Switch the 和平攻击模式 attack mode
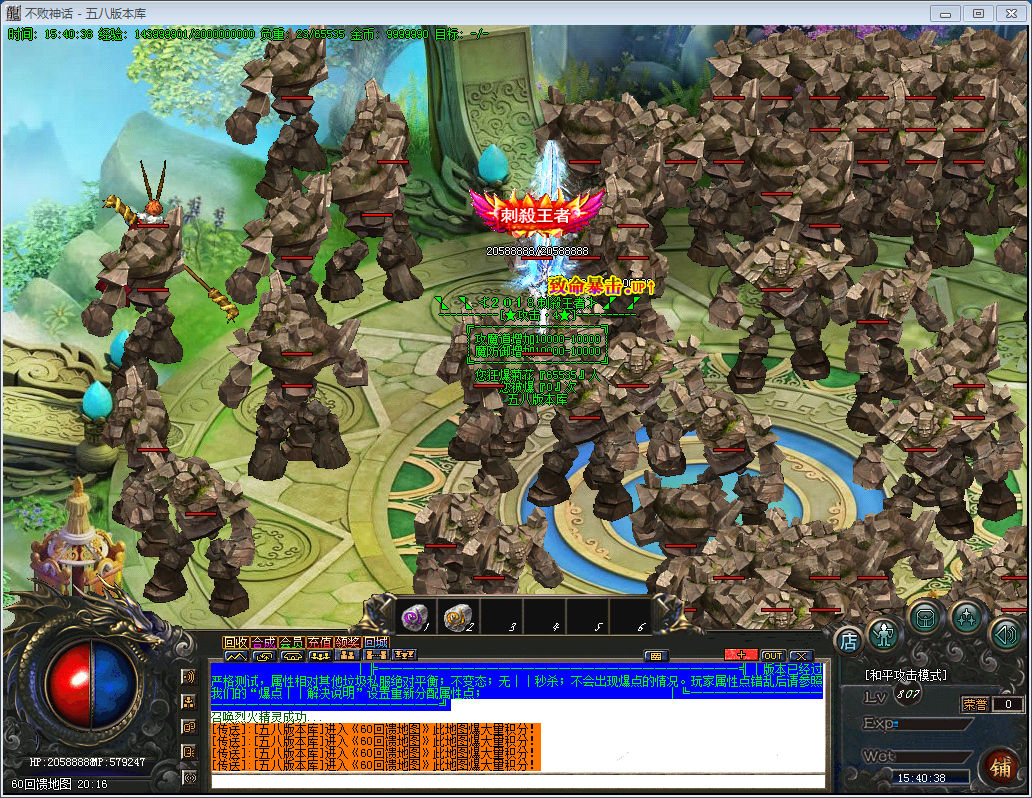 (905, 675)
